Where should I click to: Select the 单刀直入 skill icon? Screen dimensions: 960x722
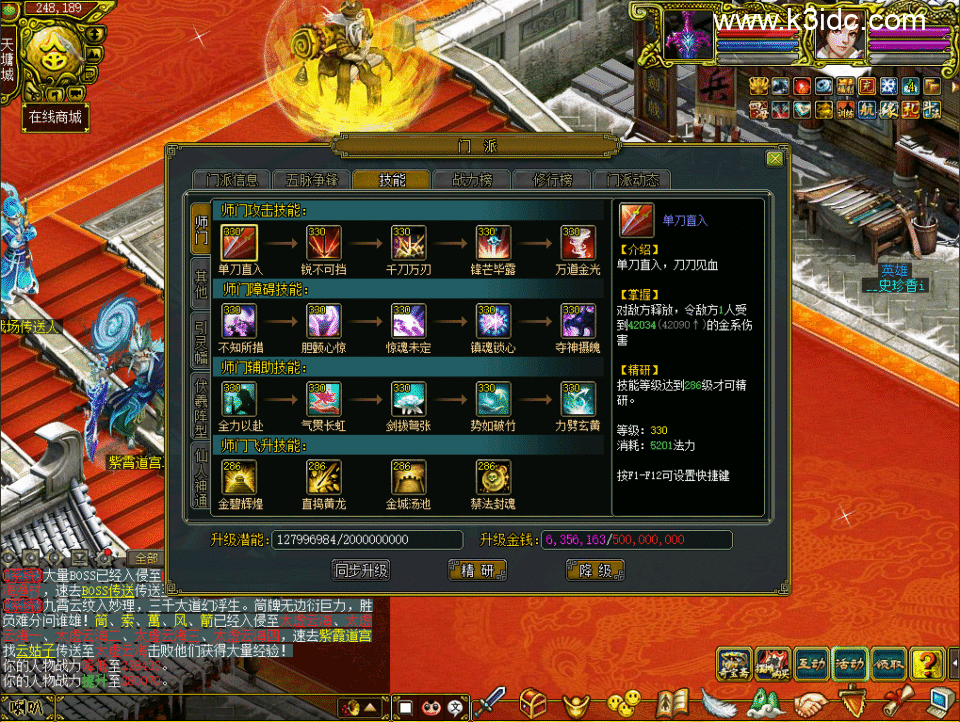239,242
